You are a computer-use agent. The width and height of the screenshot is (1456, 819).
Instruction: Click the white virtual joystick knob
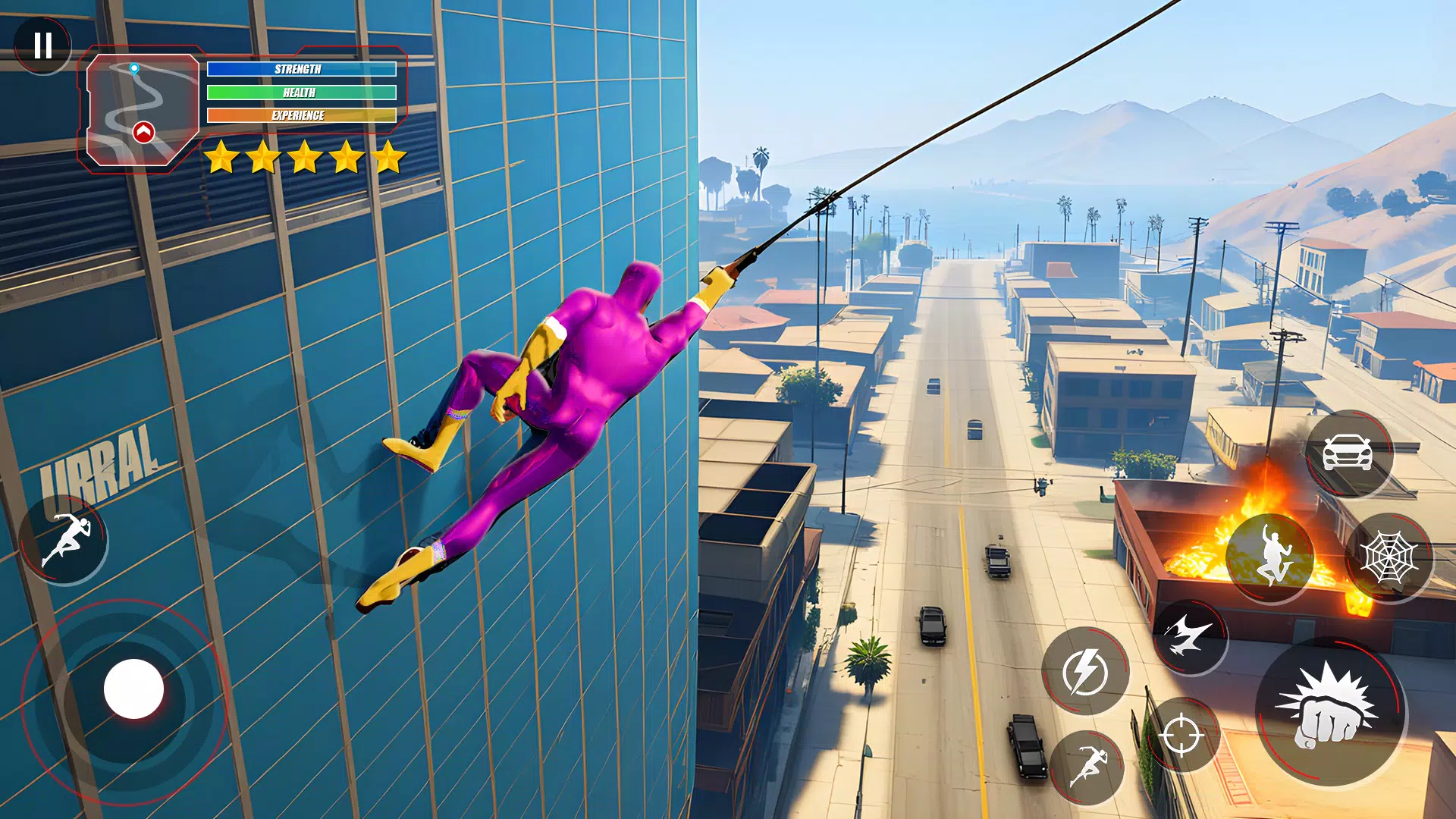(133, 689)
